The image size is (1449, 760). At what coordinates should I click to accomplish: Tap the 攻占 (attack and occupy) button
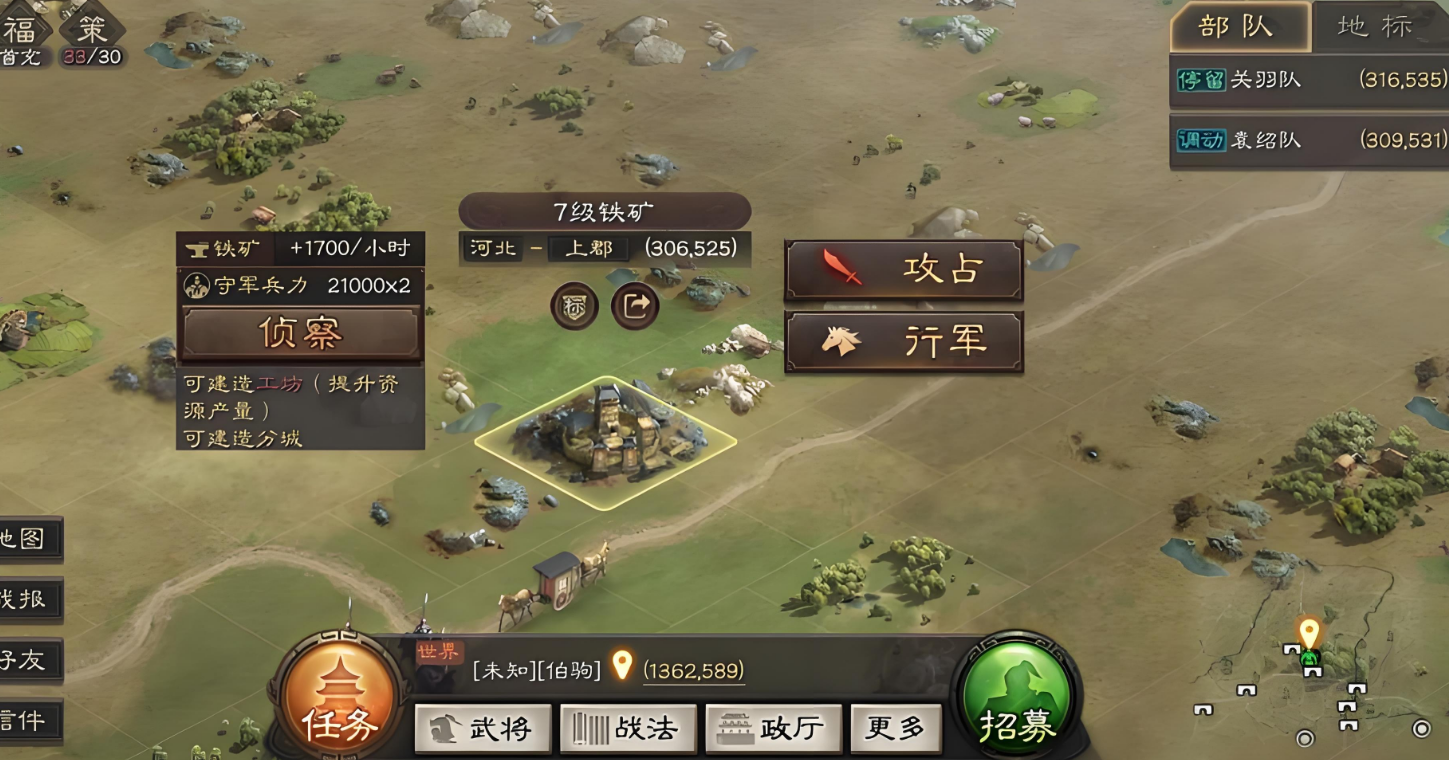[x=903, y=269]
